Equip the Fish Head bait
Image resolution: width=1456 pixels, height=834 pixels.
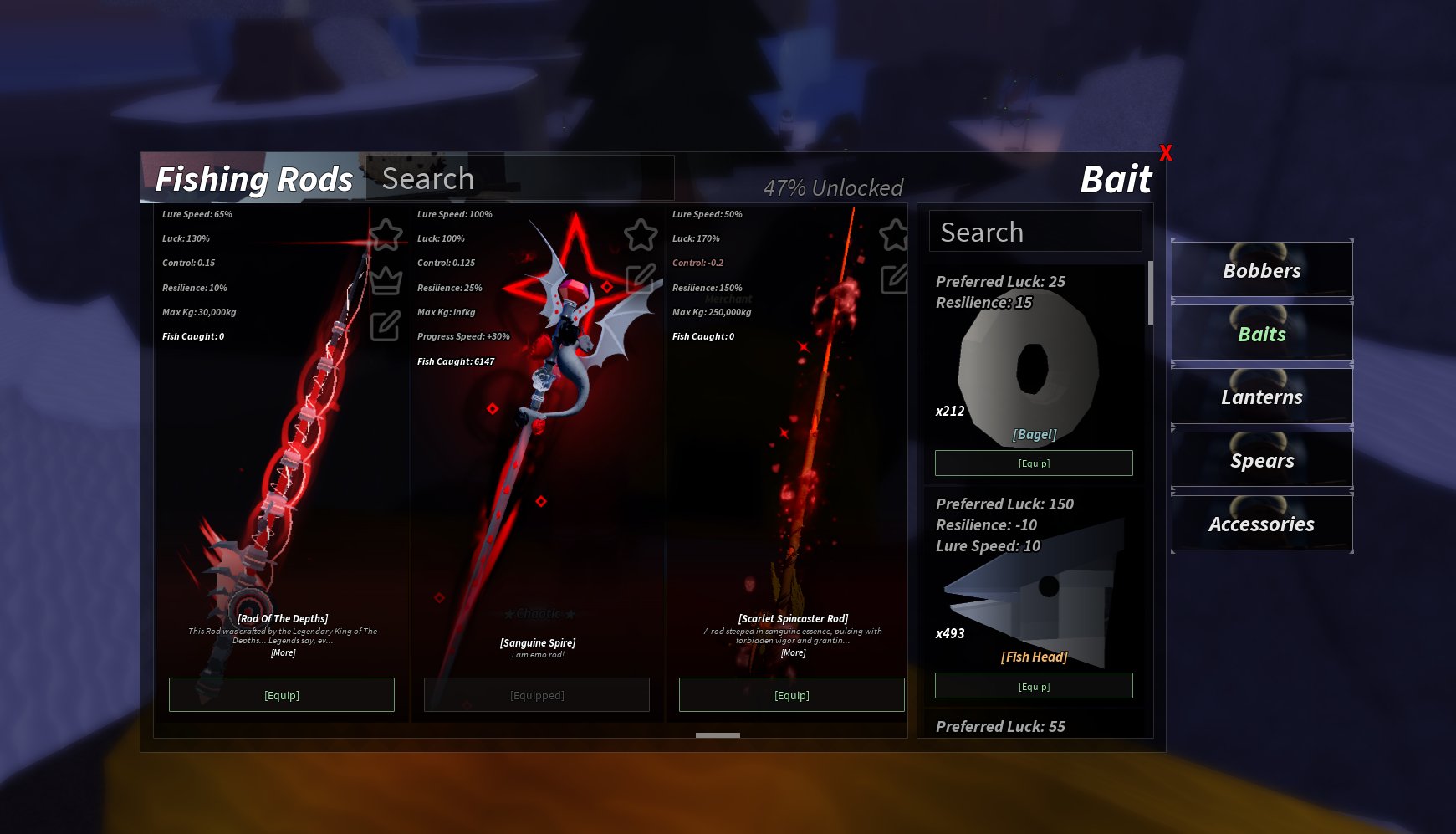(x=1034, y=687)
